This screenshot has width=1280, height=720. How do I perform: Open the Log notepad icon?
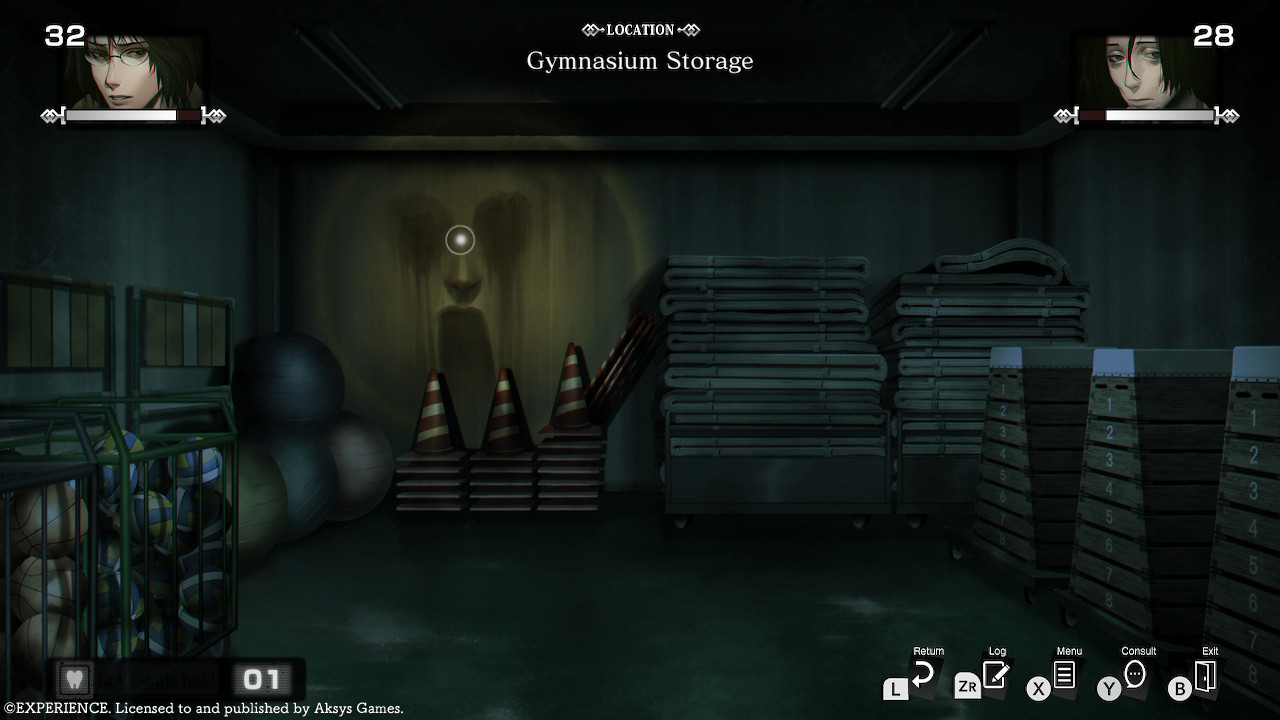995,675
